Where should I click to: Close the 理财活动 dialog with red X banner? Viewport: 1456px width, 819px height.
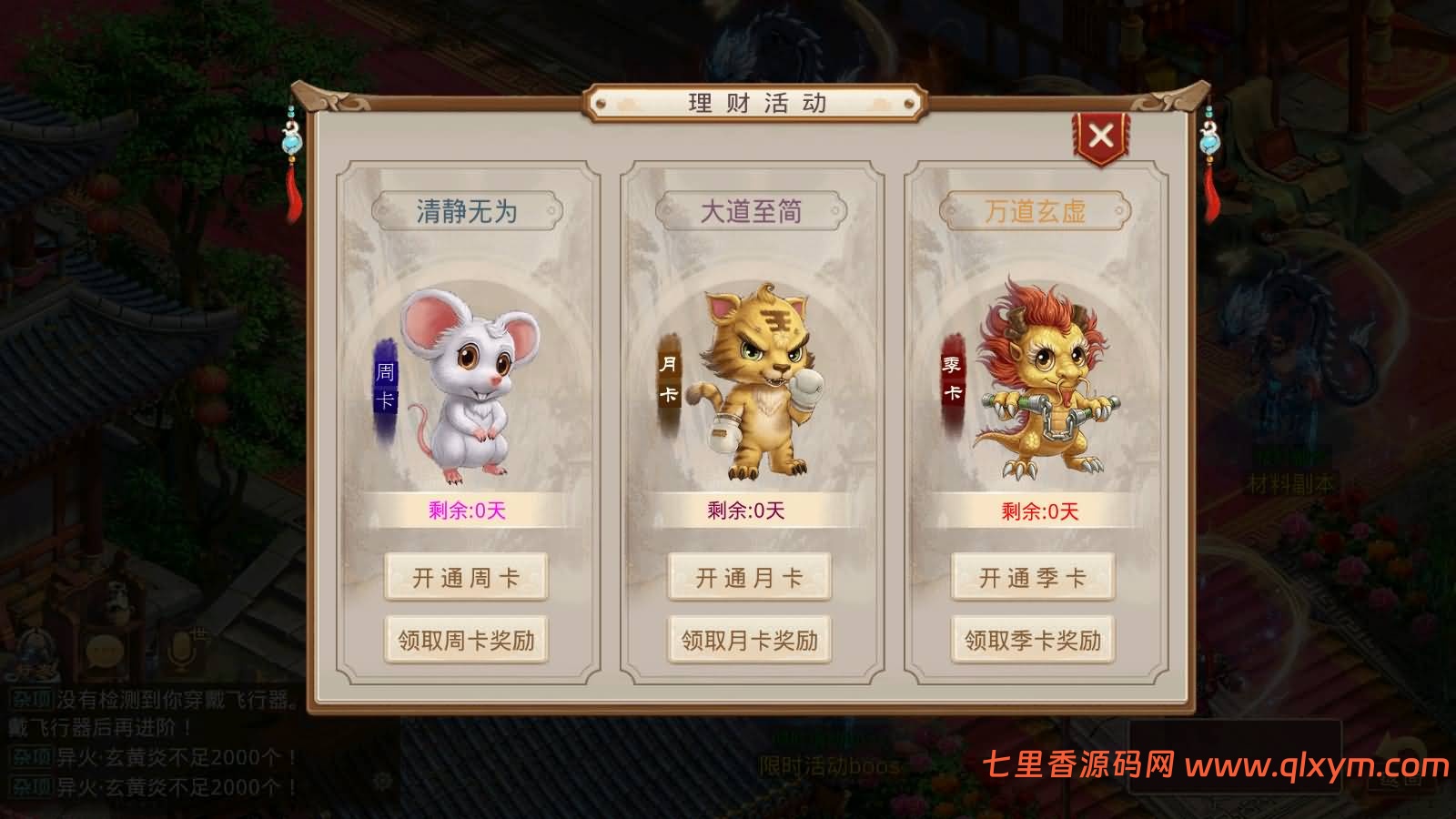tap(1102, 133)
